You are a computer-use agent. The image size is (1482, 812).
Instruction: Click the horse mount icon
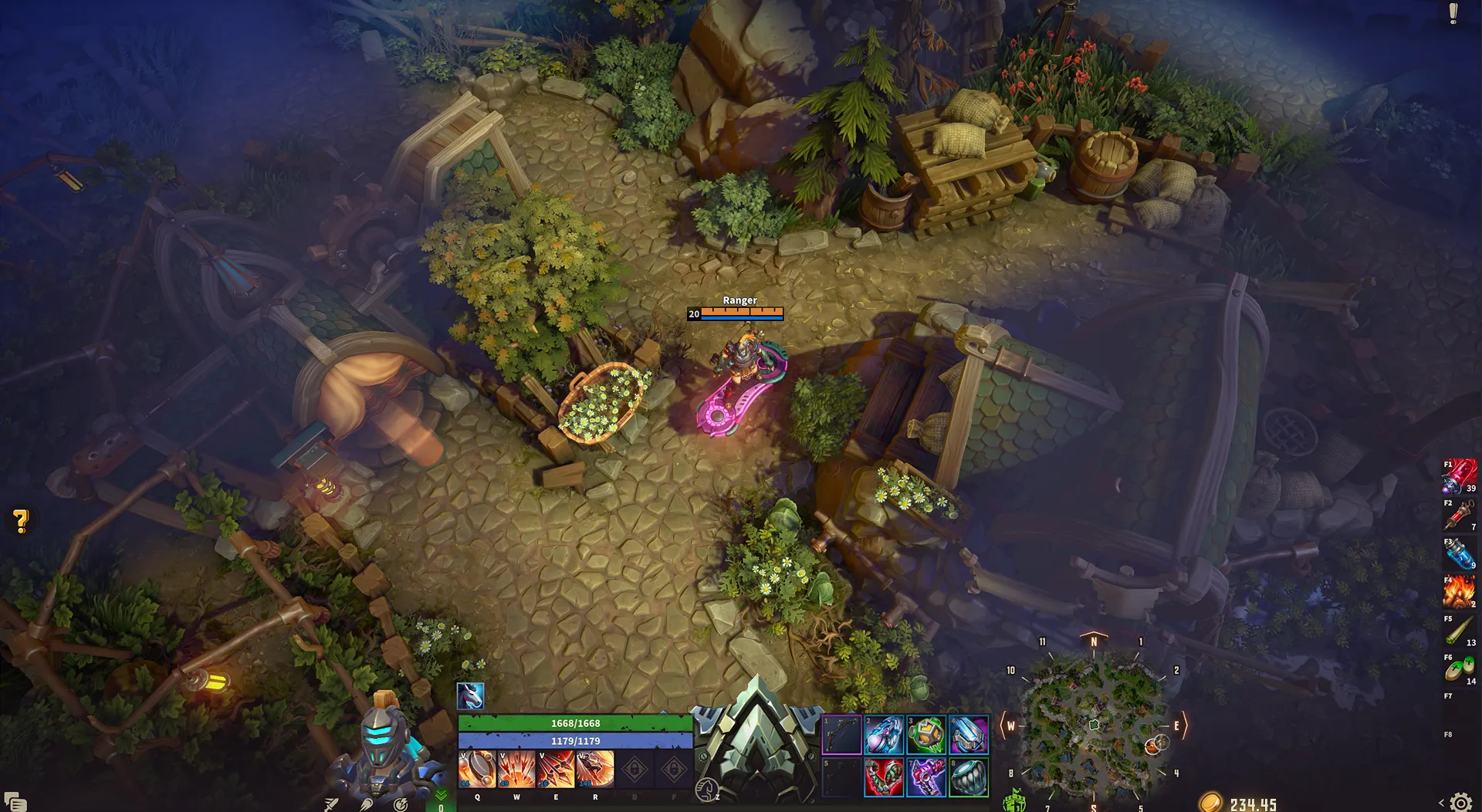(x=706, y=790)
